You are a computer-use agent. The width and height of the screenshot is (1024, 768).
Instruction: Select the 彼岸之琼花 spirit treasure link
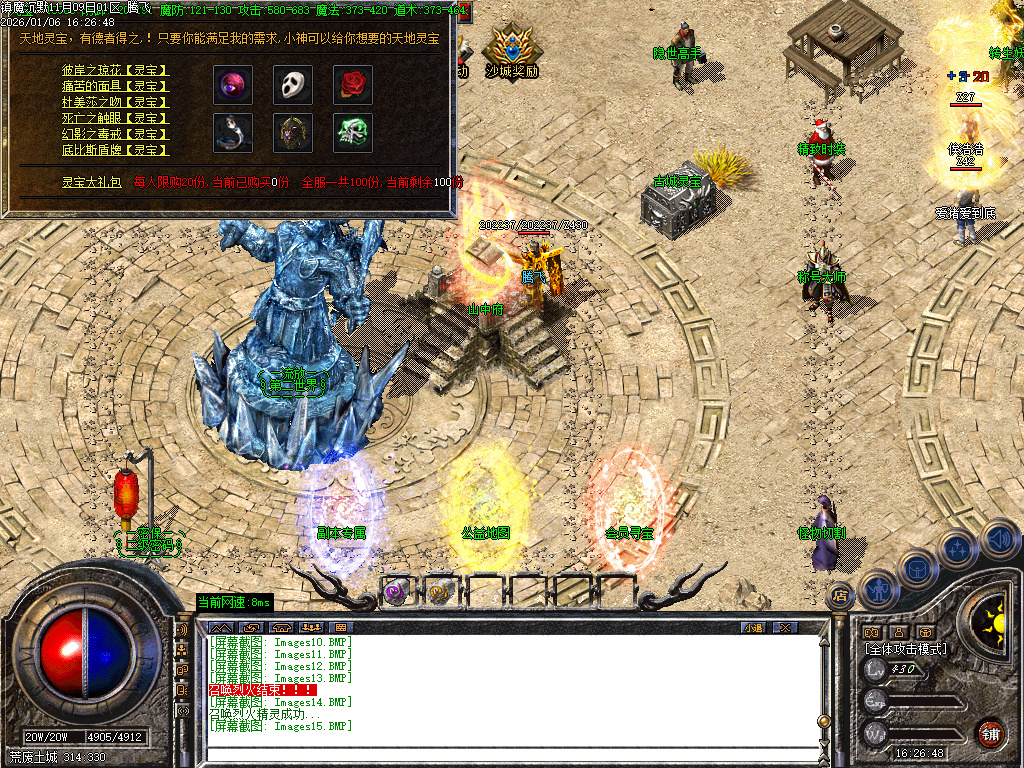[x=115, y=70]
